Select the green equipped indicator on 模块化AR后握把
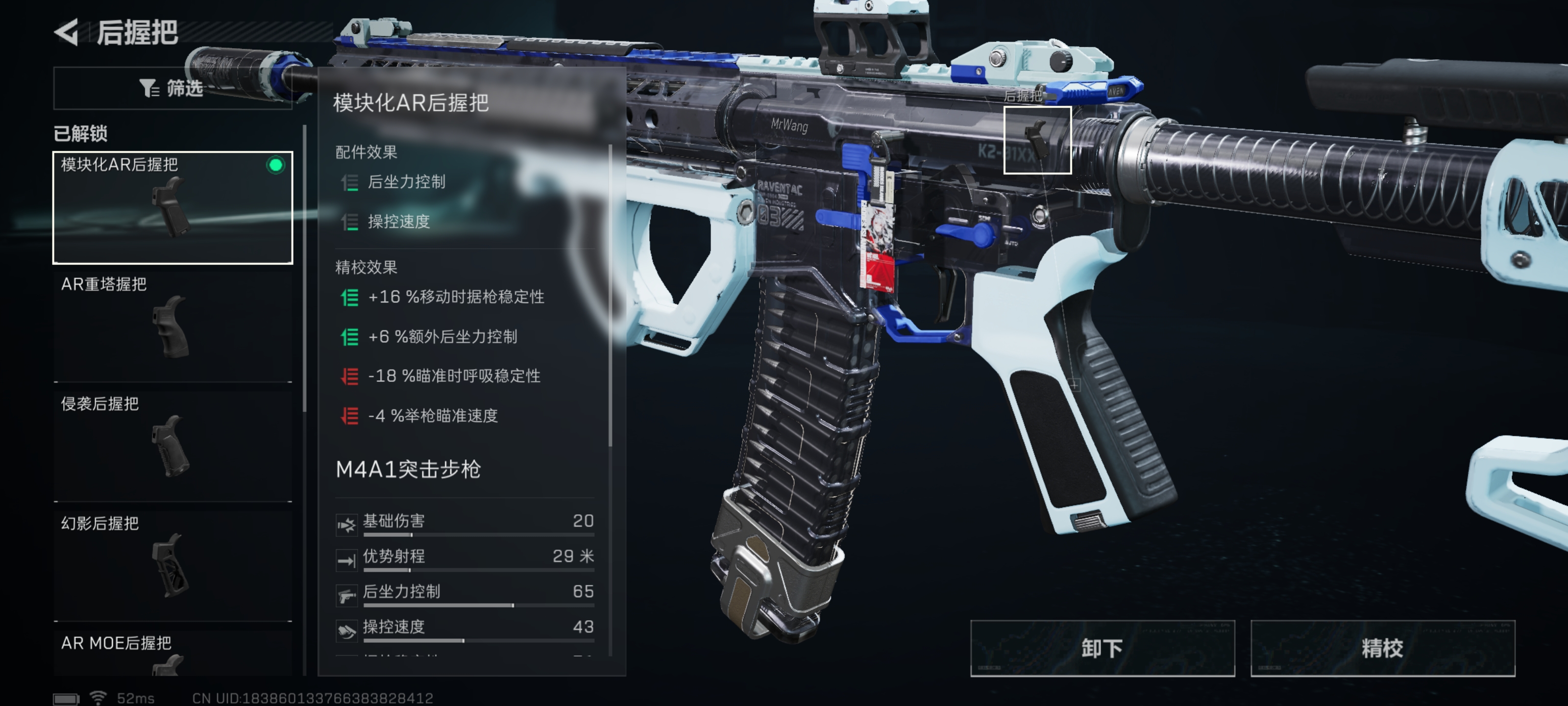Image resolution: width=1568 pixels, height=706 pixels. tap(276, 164)
